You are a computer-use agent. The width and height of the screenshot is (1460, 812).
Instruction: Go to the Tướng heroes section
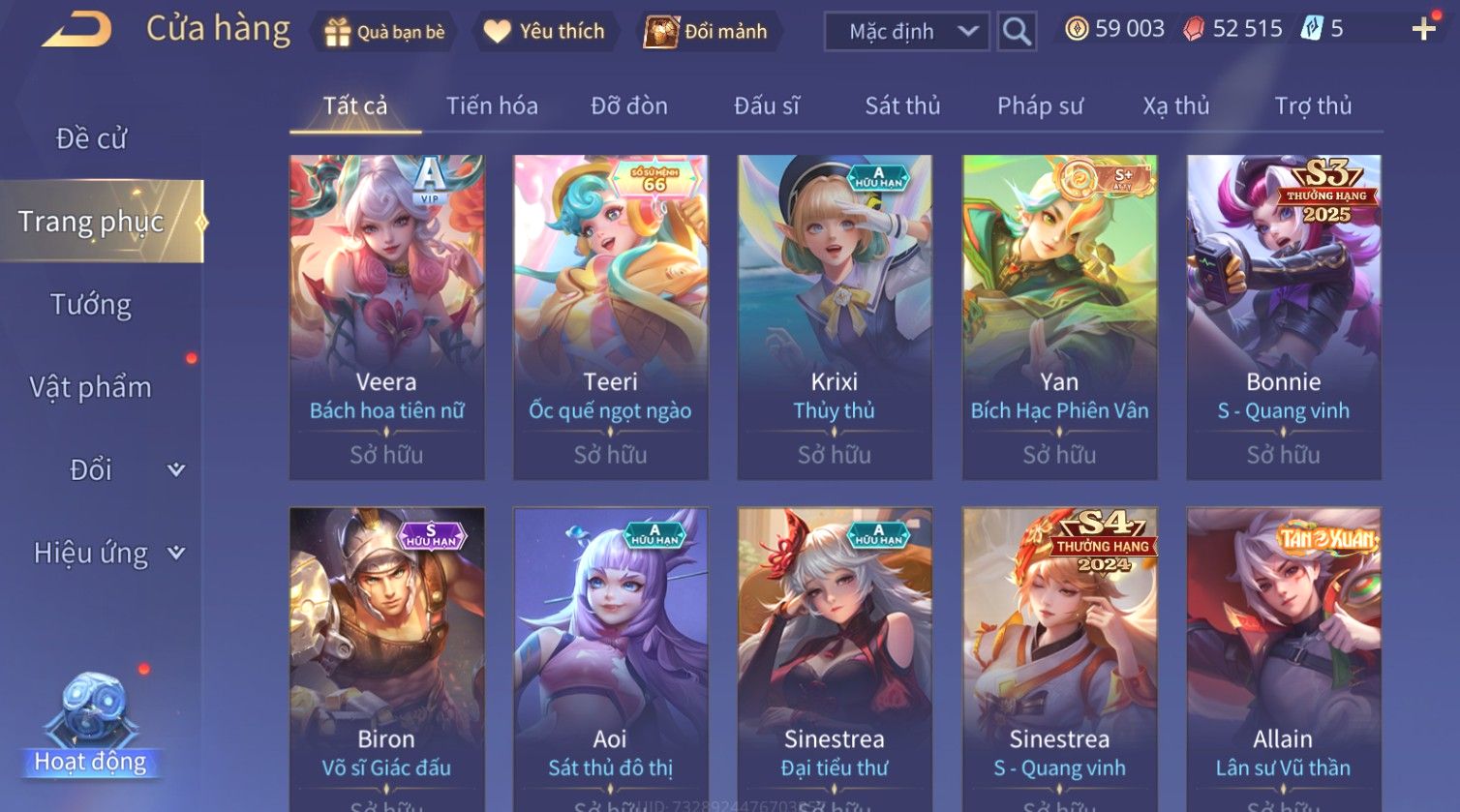click(x=91, y=305)
